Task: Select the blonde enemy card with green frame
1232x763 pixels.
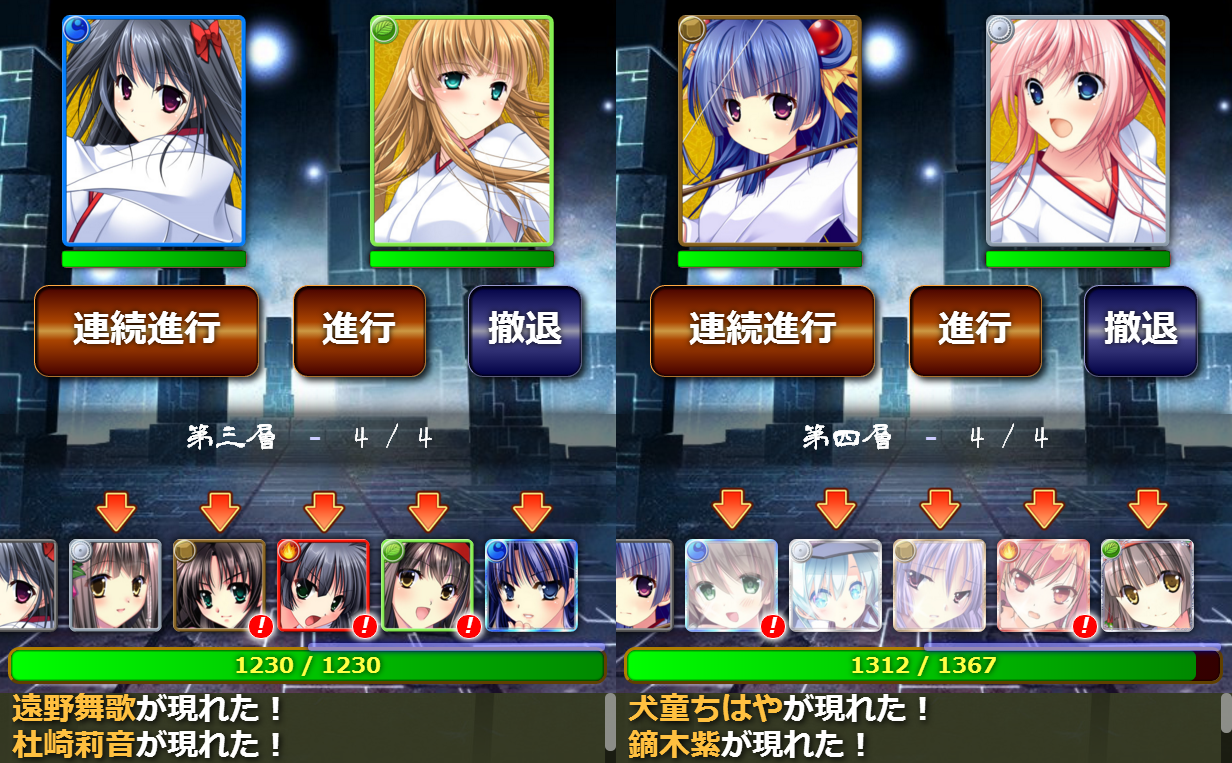Action: 462,131
